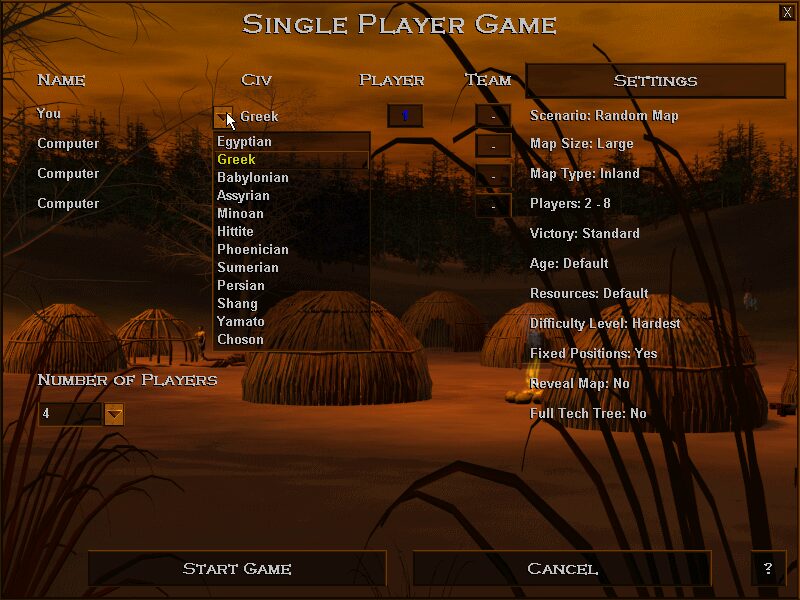This screenshot has height=600, width=800.
Task: Close the screen with the X button
Action: (x=787, y=12)
